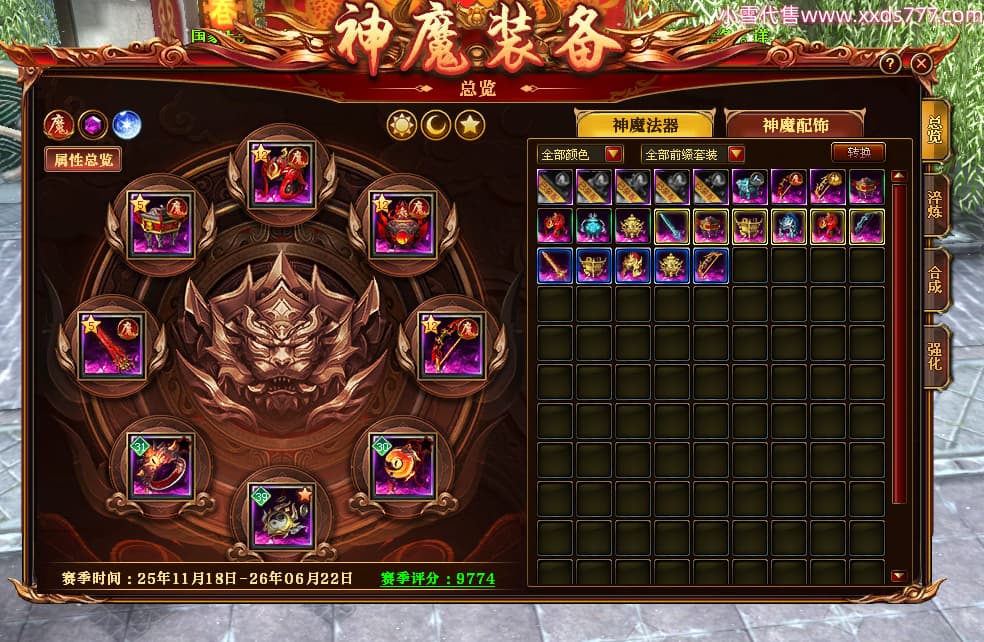Select the equipped red spear slot

[x=112, y=346]
